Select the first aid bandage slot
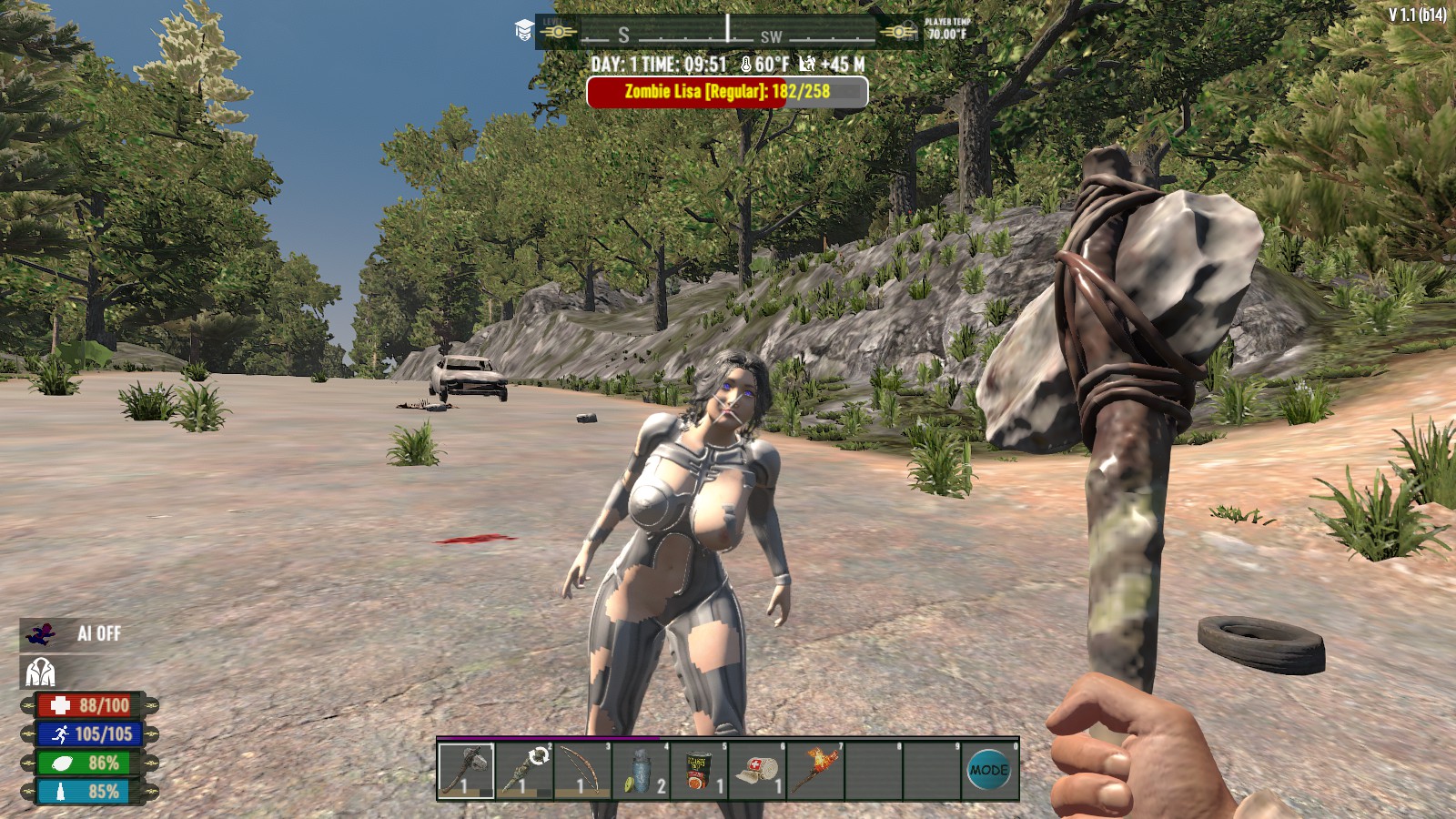Viewport: 1456px width, 819px height. click(x=757, y=770)
